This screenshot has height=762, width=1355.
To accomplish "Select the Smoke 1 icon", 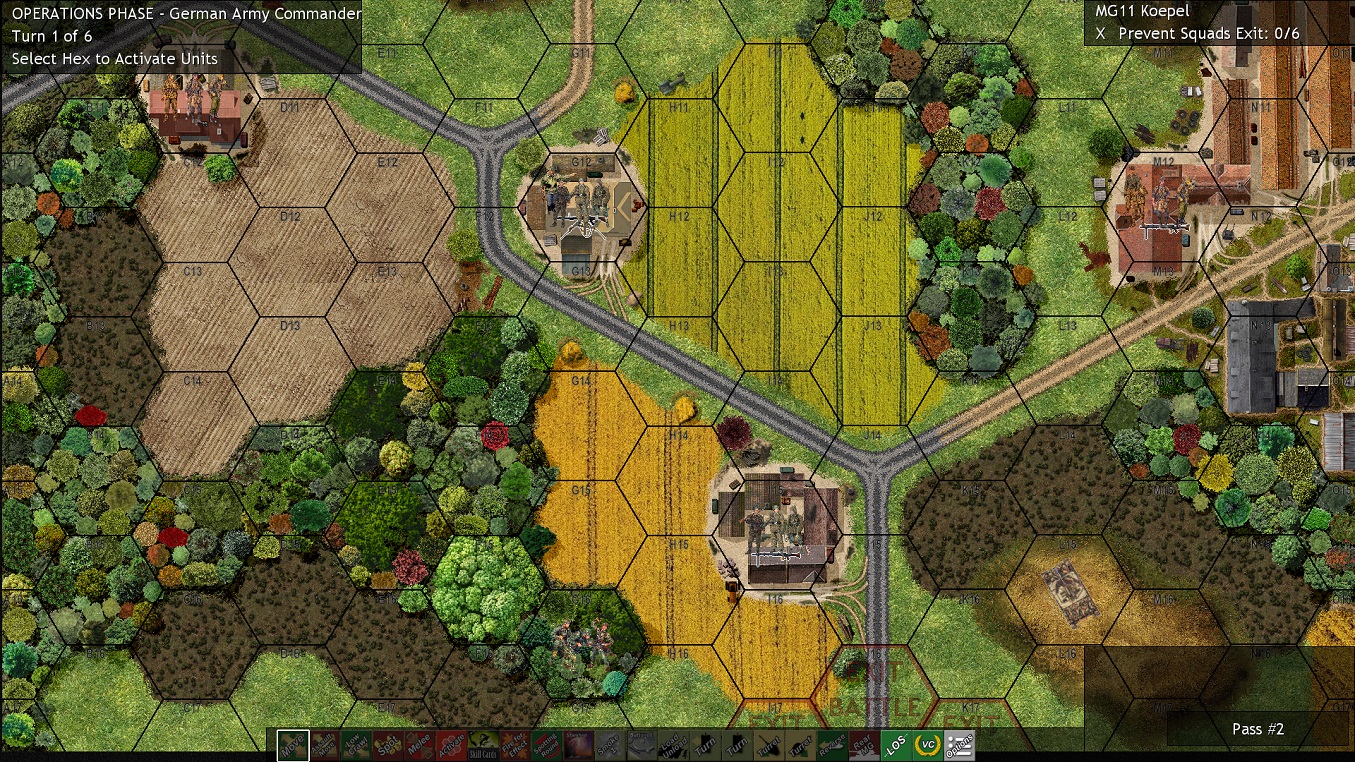I will [611, 745].
